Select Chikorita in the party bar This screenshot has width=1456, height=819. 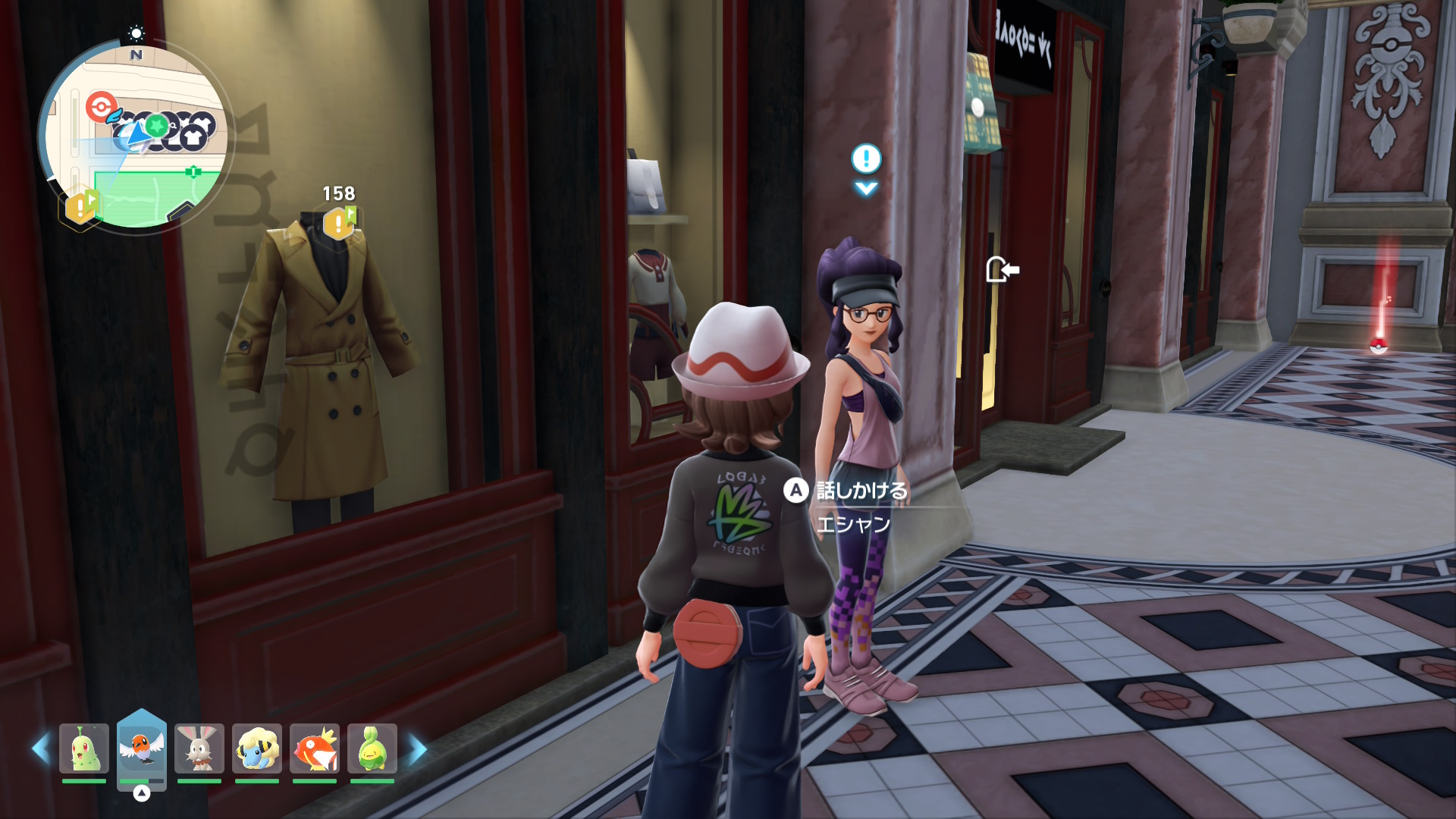(x=84, y=748)
